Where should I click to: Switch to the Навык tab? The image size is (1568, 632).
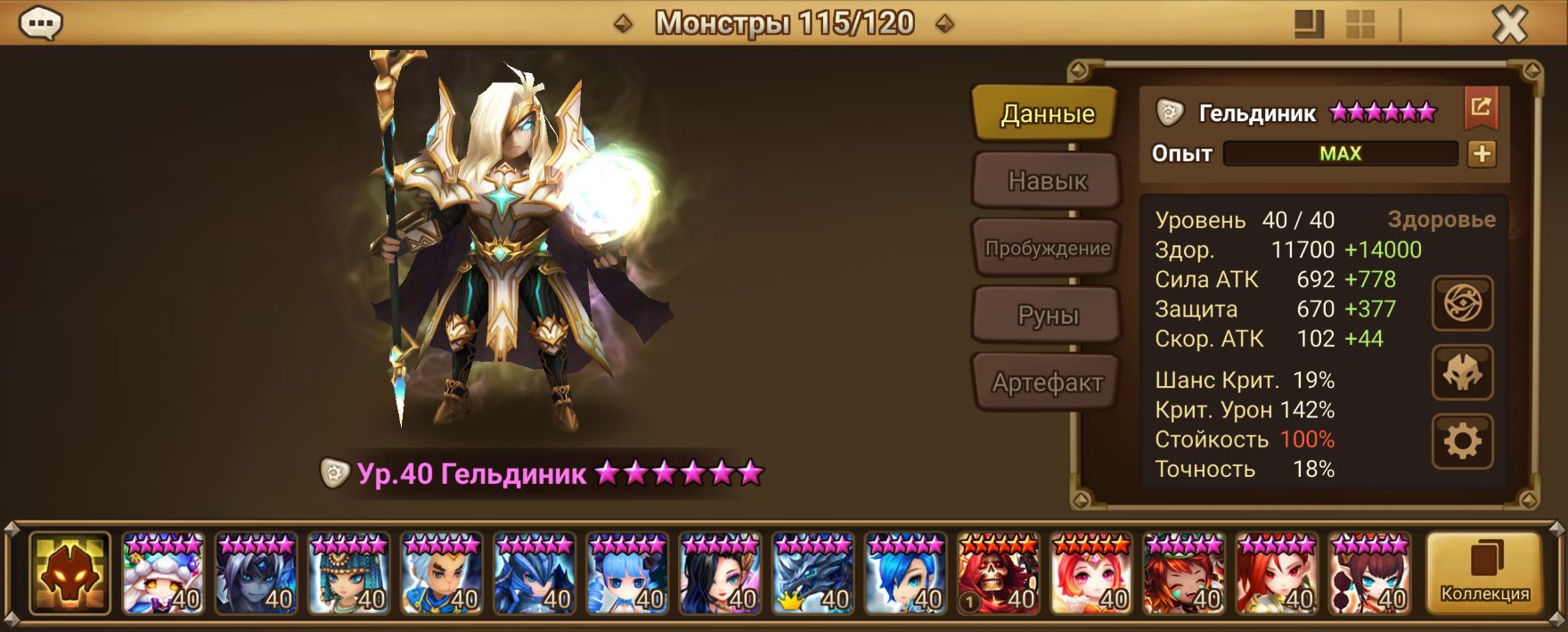[1047, 181]
